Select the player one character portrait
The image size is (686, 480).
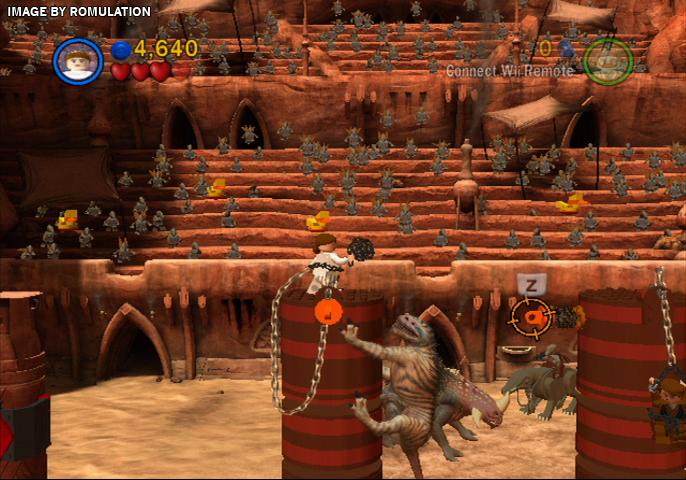(x=77, y=59)
